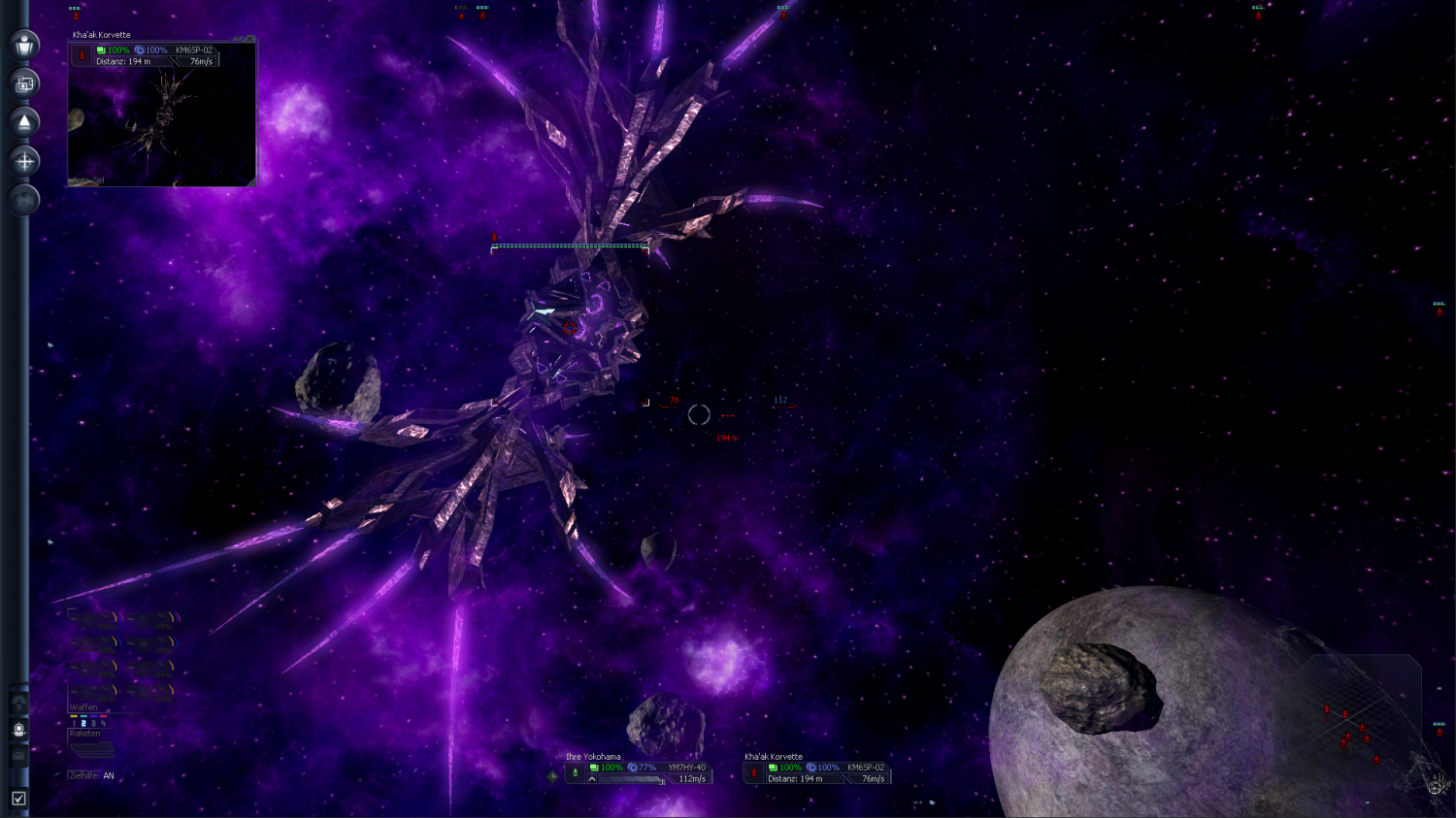Open the pilot personal menu icon

point(24,45)
